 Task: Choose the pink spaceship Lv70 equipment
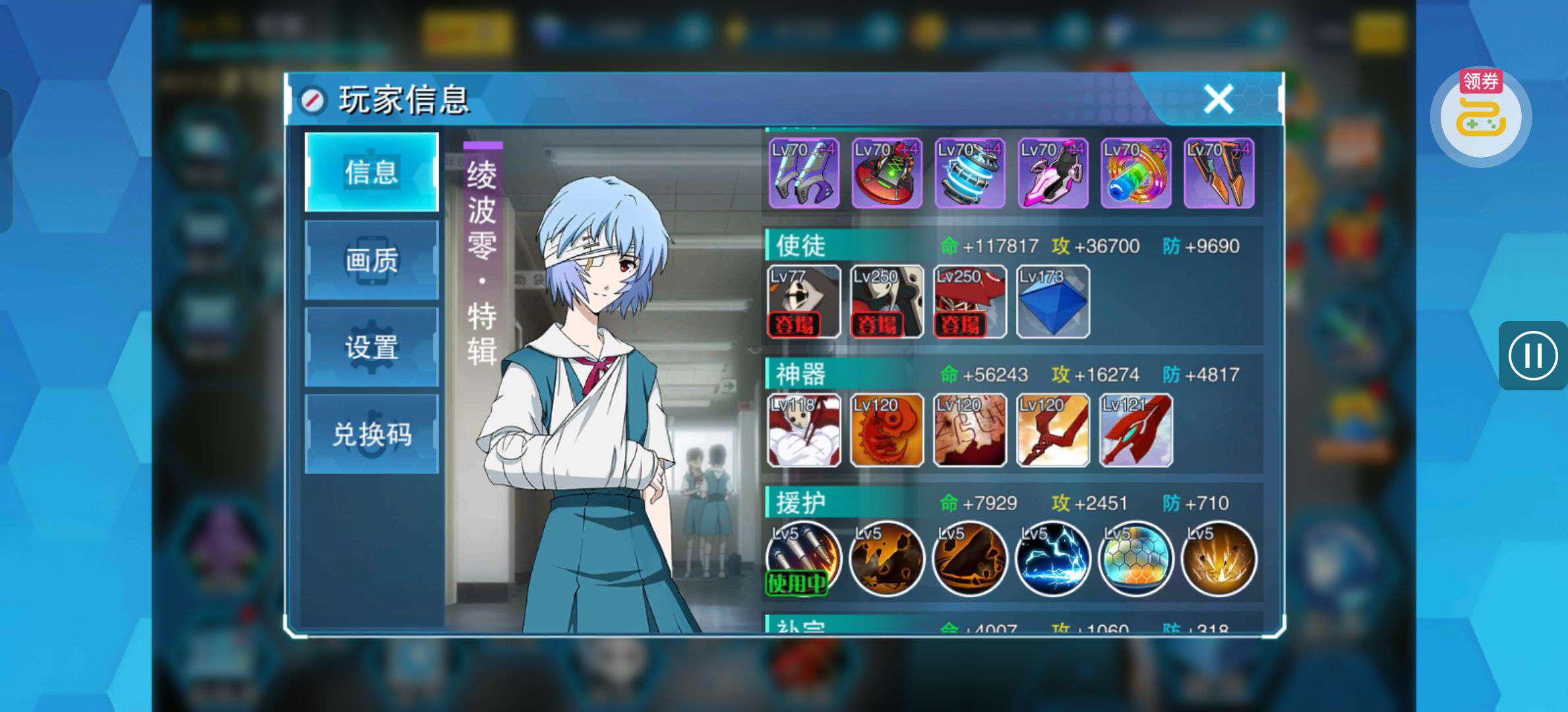[1052, 173]
